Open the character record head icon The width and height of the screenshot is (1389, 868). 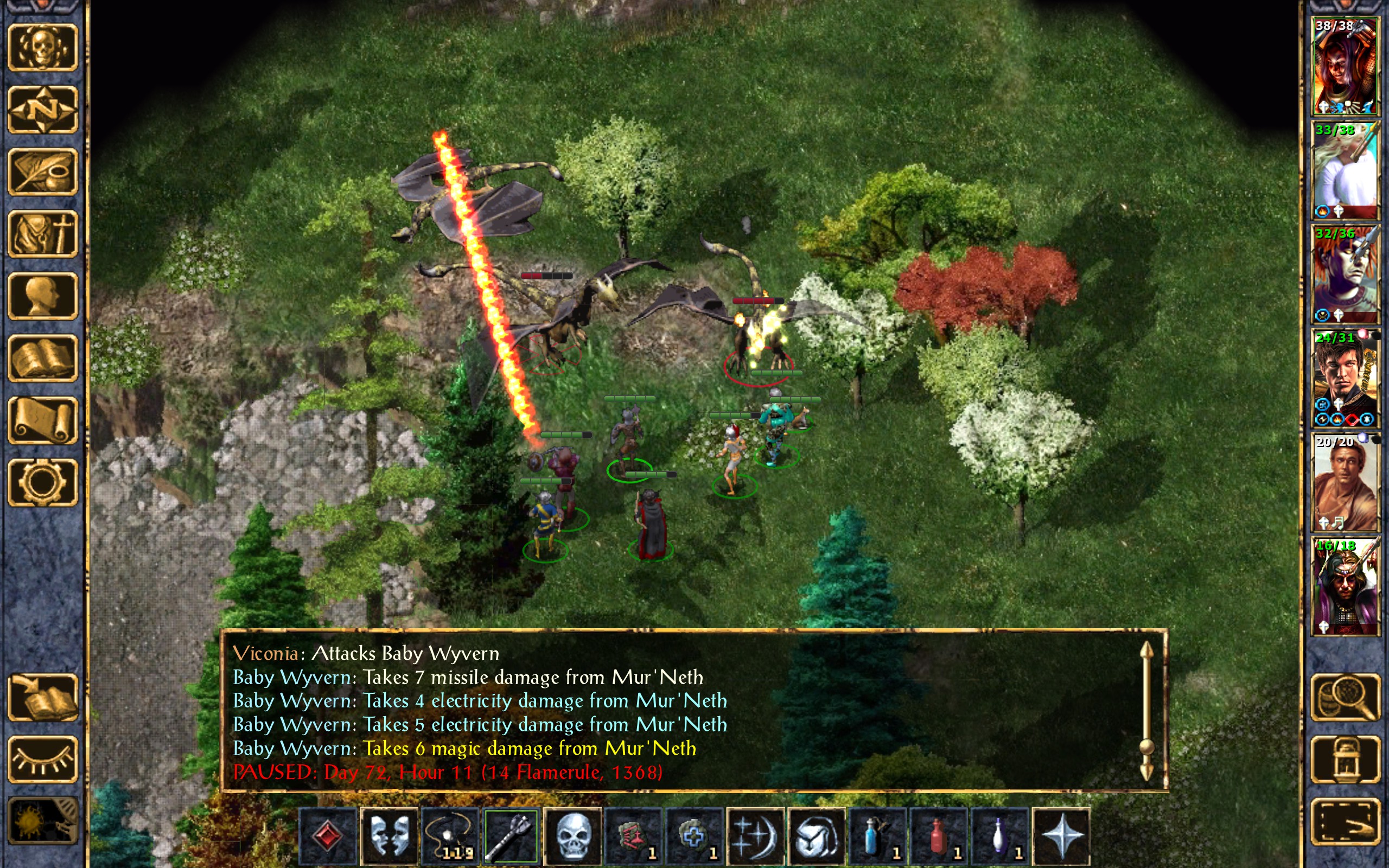point(42,296)
